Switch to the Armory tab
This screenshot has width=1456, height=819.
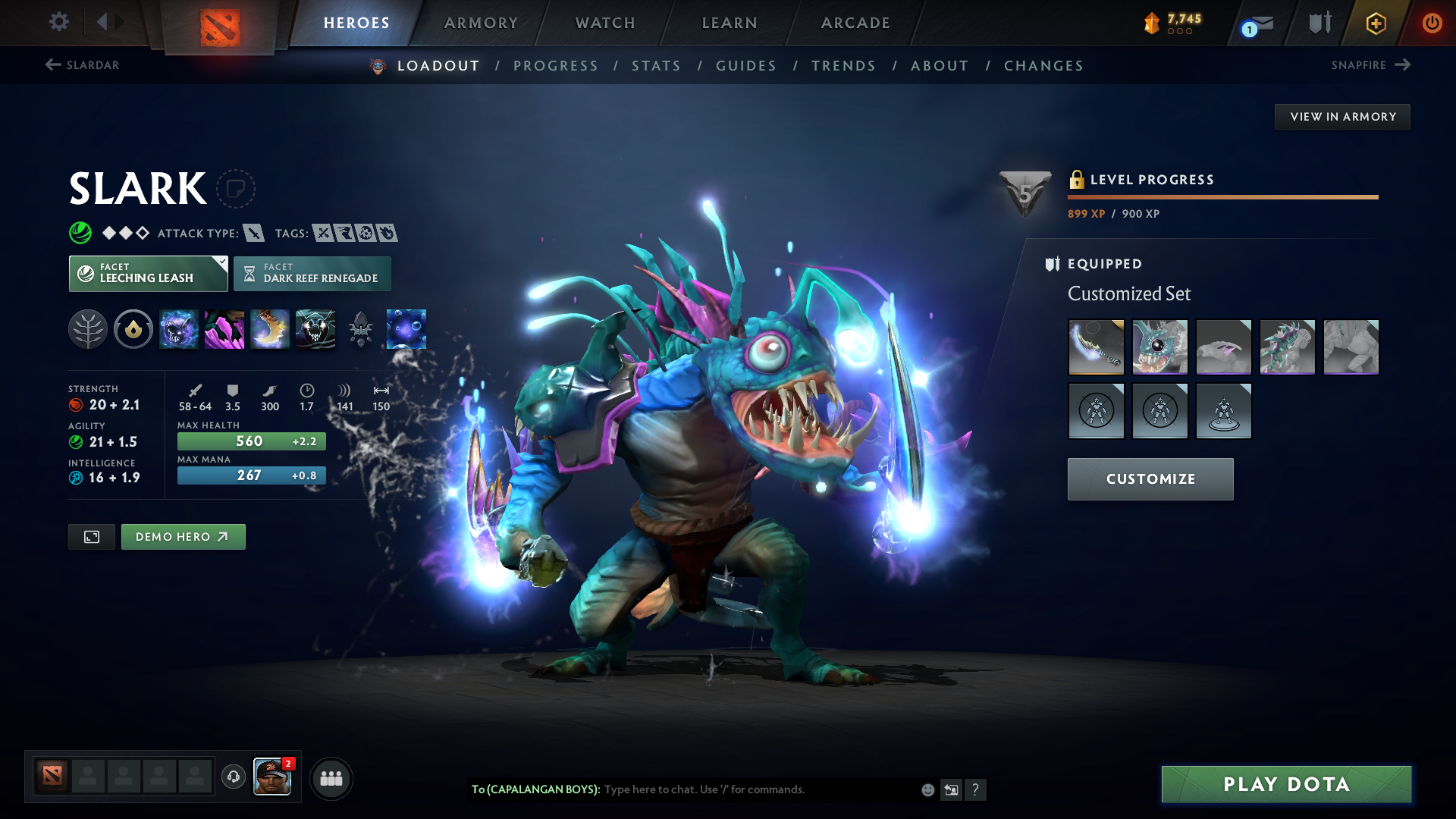tap(481, 23)
